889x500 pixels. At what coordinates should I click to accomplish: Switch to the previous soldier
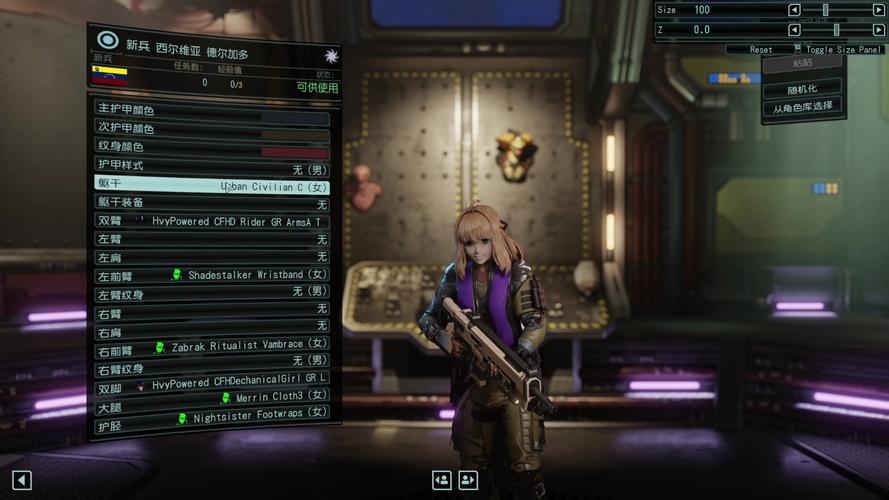442,480
